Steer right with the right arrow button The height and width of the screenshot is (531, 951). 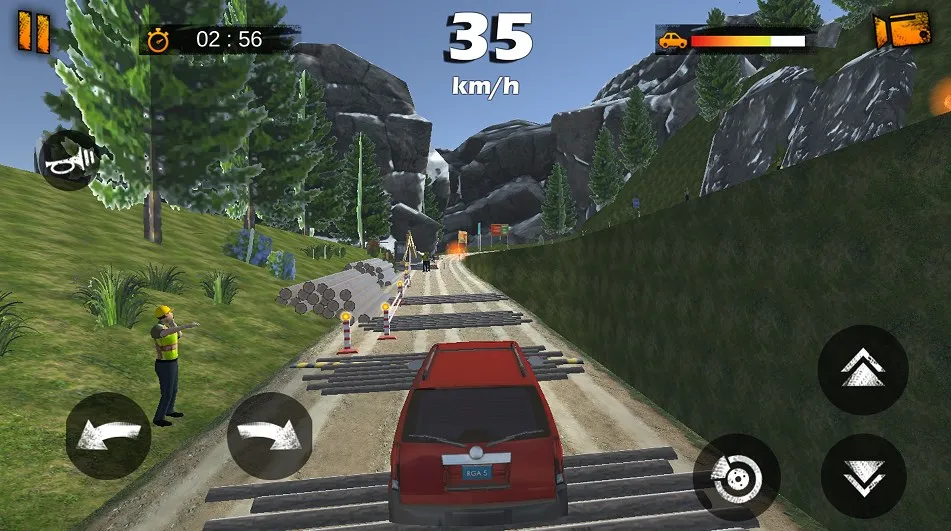pos(269,436)
